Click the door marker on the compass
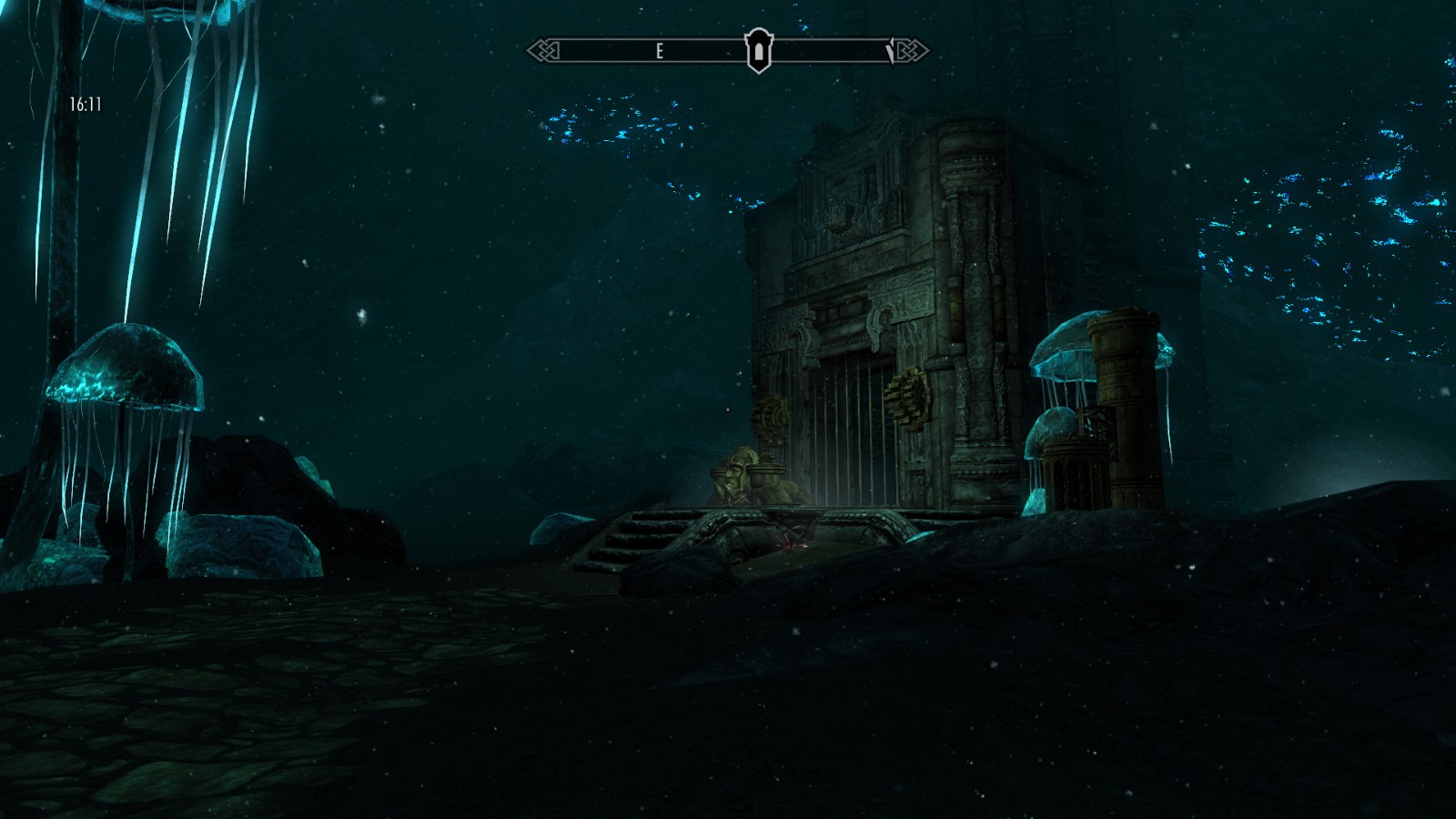The image size is (1456, 819). (x=758, y=51)
